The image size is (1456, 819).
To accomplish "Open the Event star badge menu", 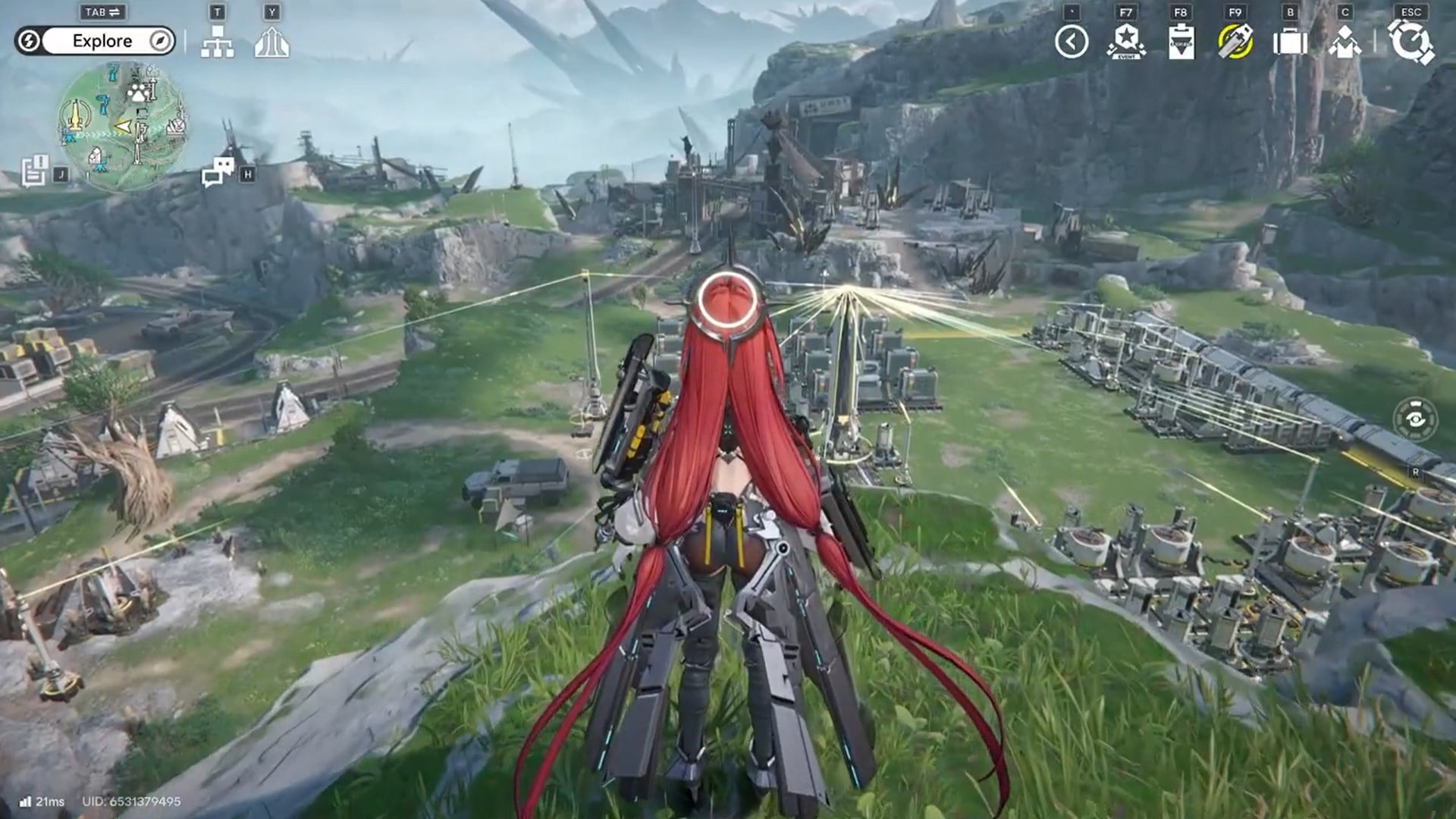I will point(1126,42).
